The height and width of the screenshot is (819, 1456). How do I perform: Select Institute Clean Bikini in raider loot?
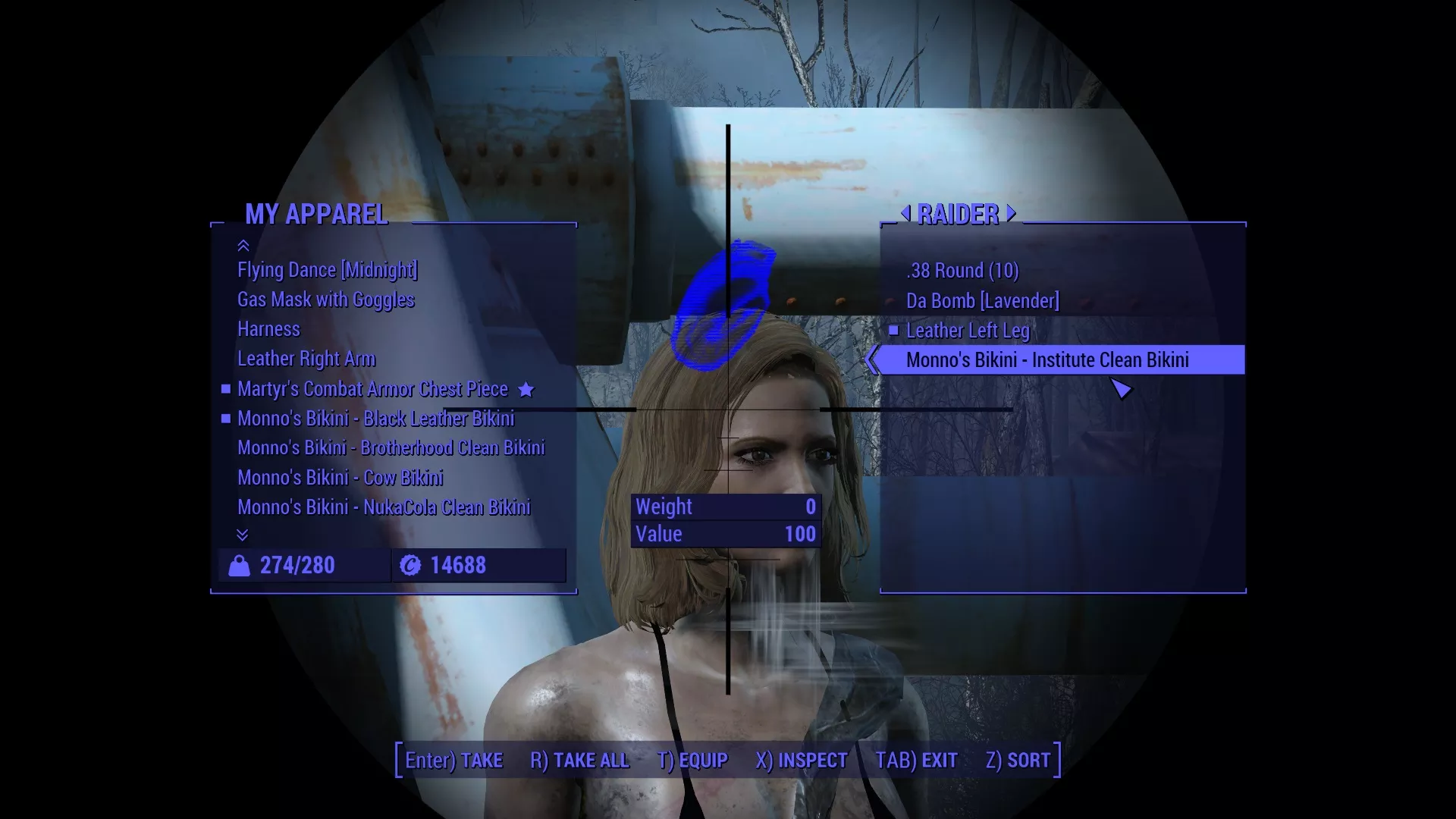coord(1047,360)
